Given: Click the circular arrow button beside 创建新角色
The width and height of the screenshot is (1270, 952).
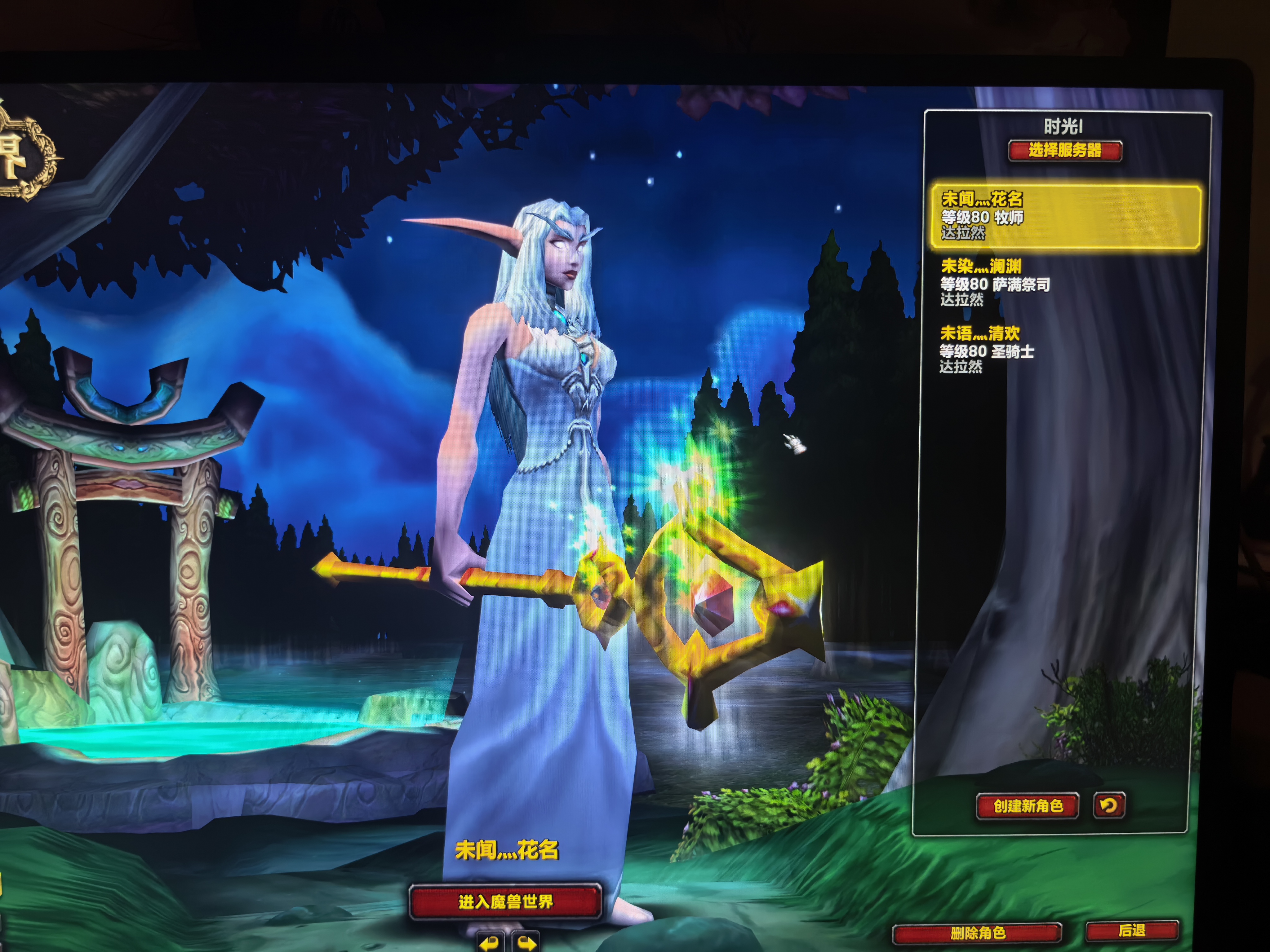Looking at the screenshot, I should (x=1109, y=806).
